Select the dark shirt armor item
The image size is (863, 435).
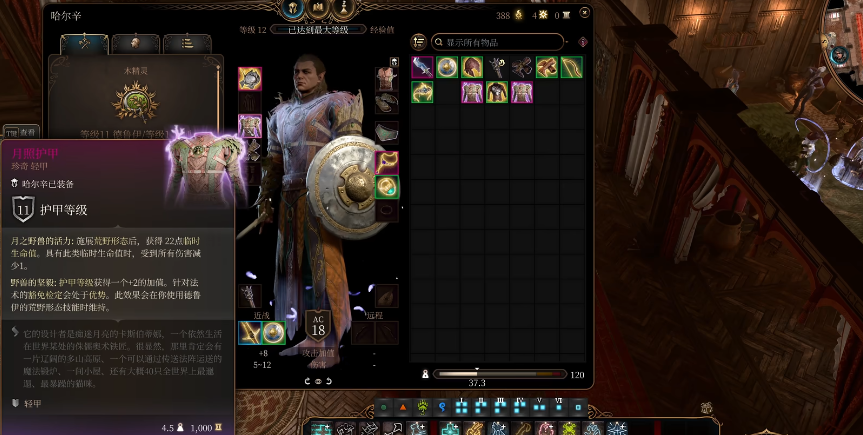(497, 93)
